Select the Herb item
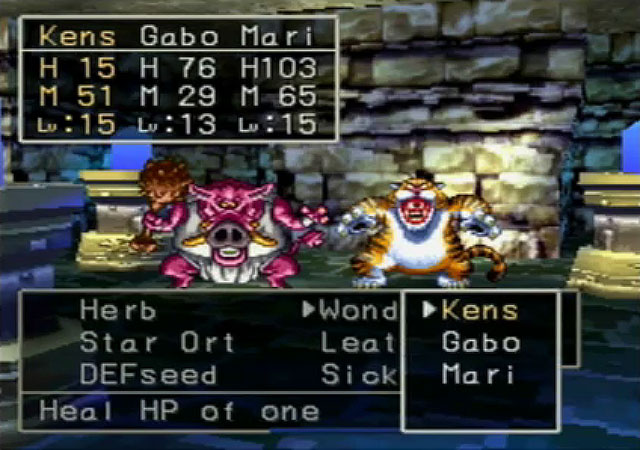This screenshot has height=450, width=640. click(x=119, y=310)
